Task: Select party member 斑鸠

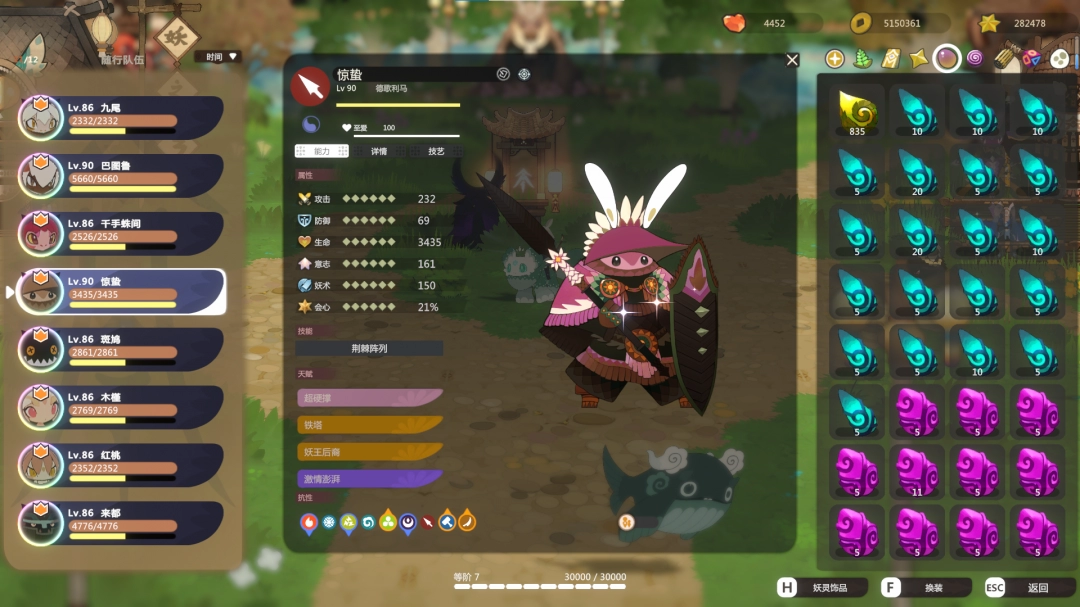Action: click(121, 350)
